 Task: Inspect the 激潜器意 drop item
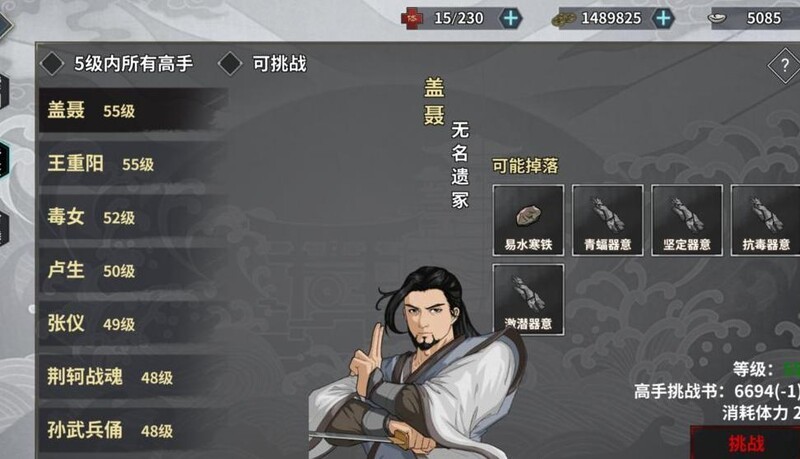(528, 298)
